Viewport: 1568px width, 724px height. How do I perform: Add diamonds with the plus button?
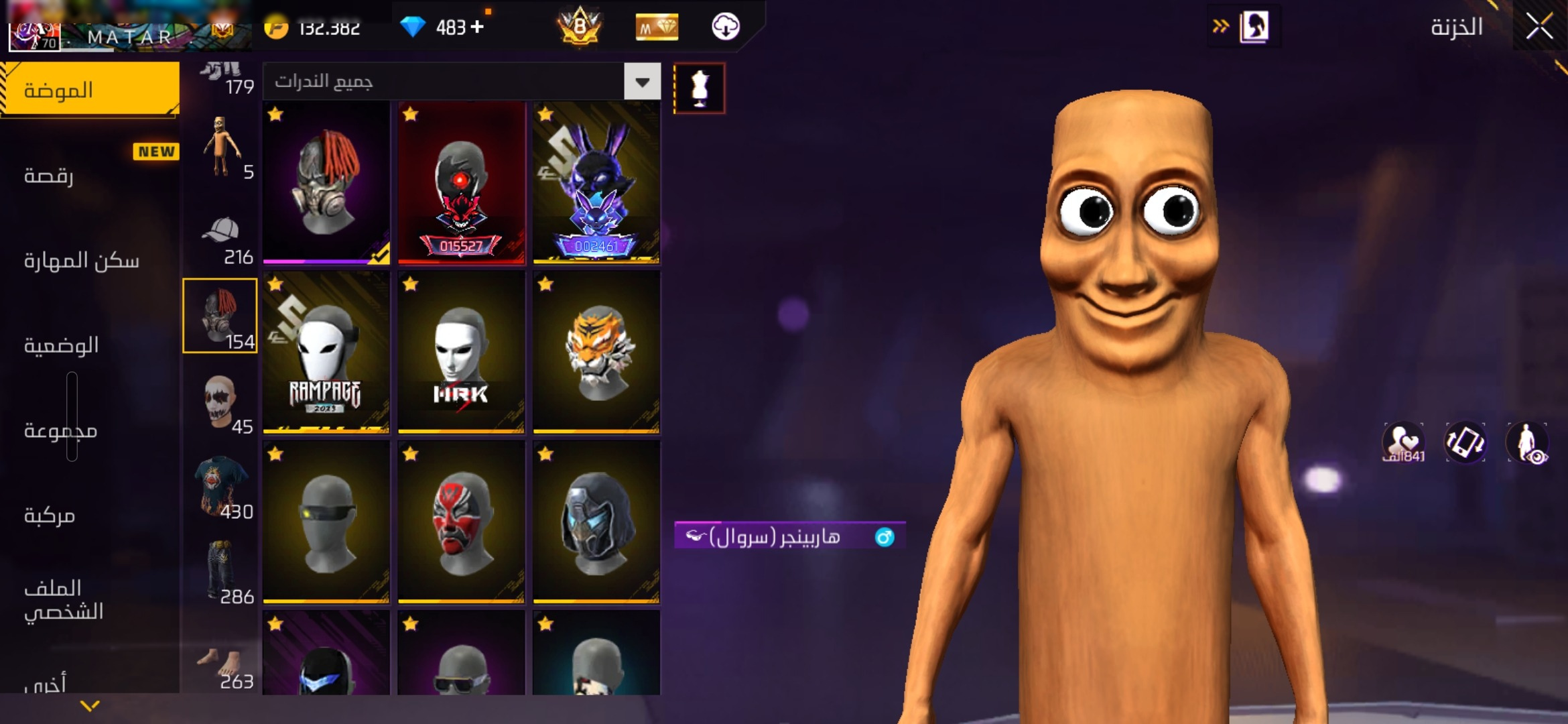click(477, 27)
